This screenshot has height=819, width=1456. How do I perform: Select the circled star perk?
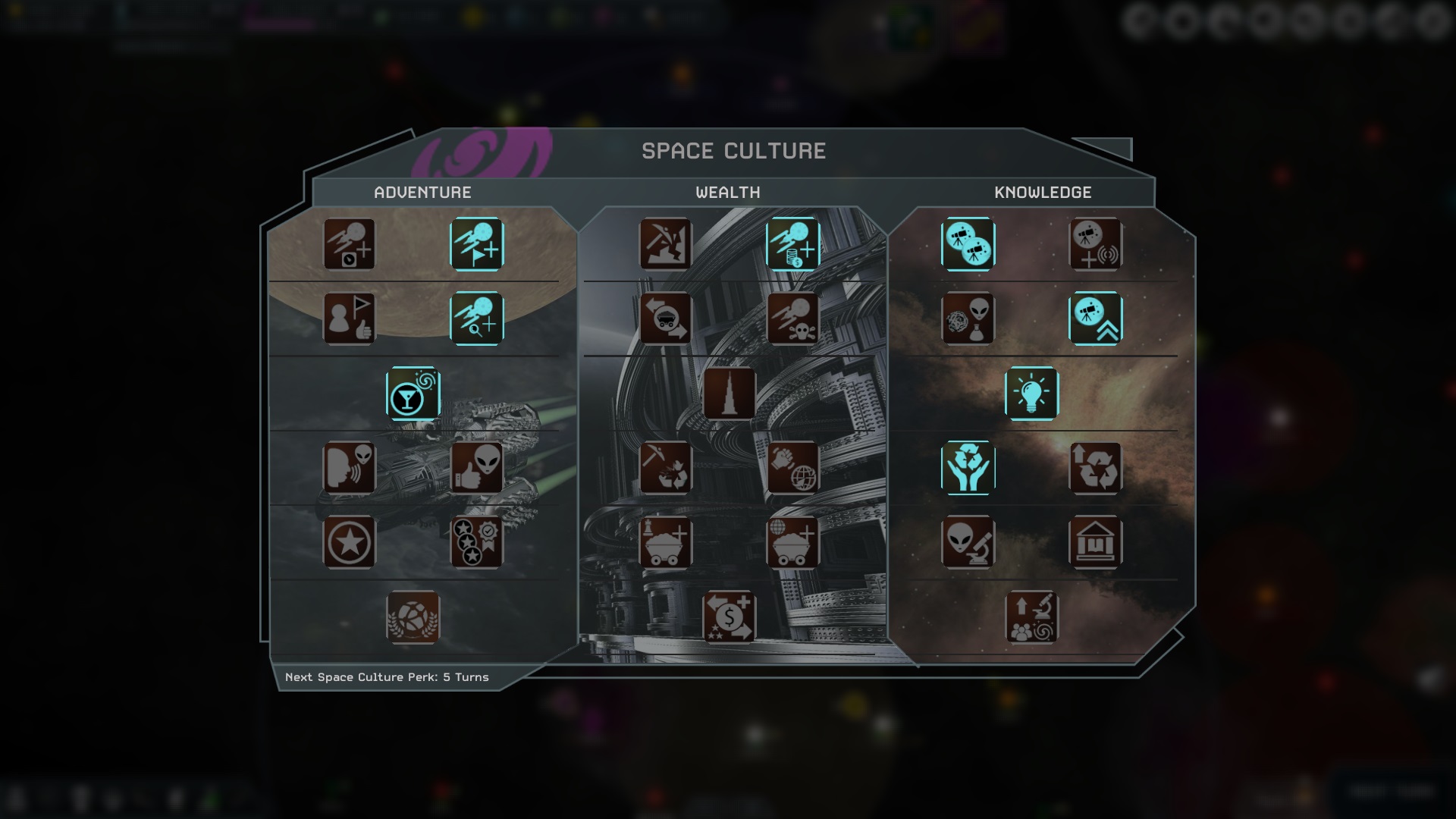point(350,542)
